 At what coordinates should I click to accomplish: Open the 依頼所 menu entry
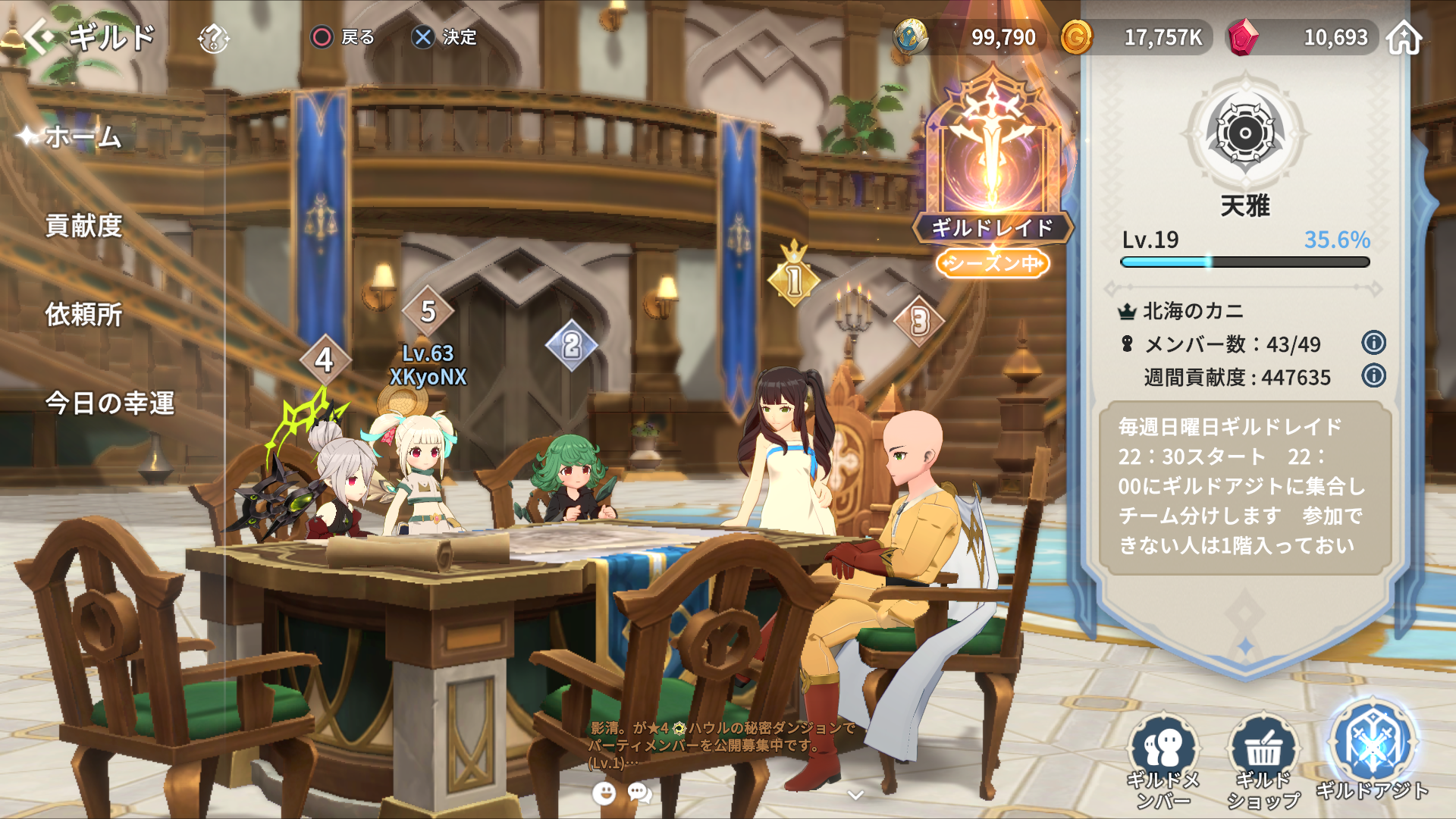pyautogui.click(x=83, y=315)
